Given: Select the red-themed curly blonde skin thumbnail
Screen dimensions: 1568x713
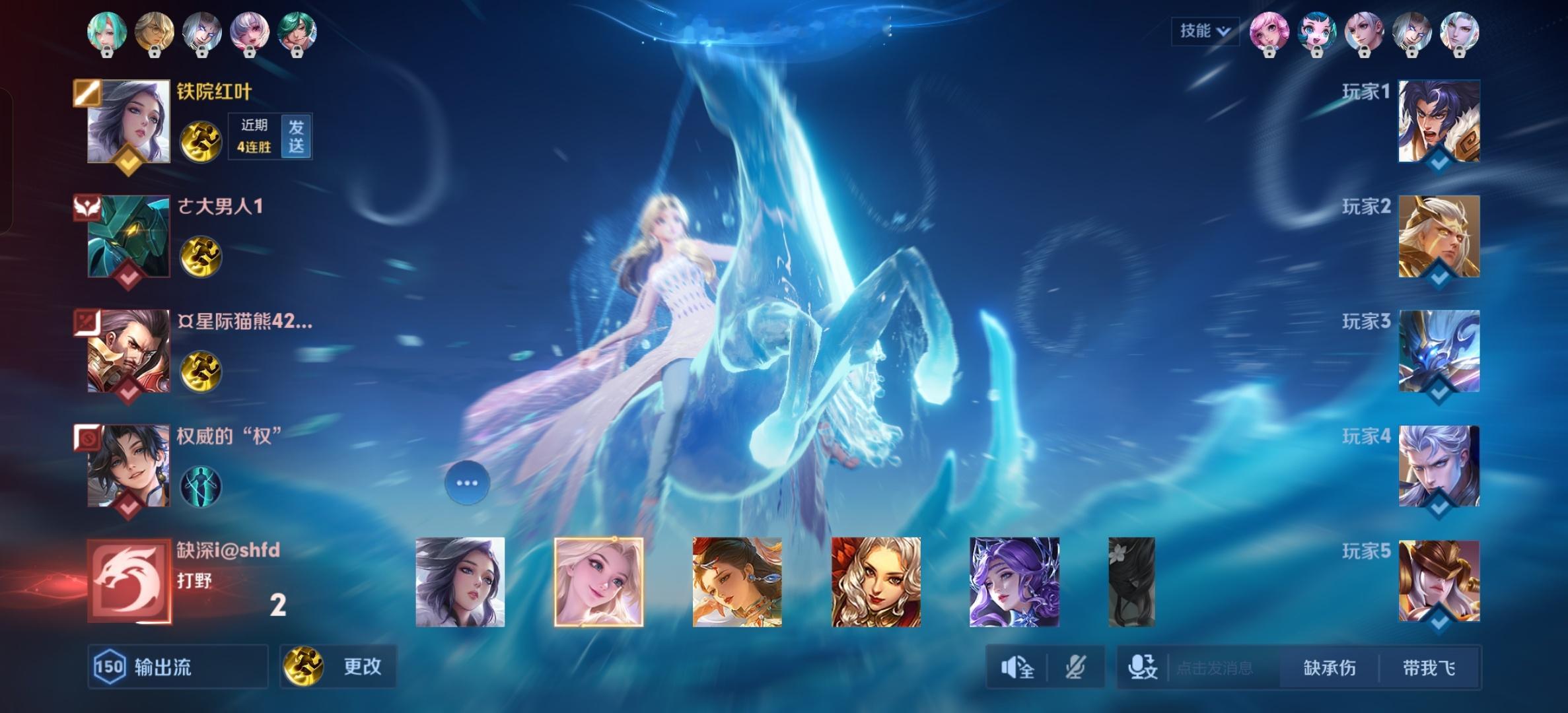Looking at the screenshot, I should point(876,582).
